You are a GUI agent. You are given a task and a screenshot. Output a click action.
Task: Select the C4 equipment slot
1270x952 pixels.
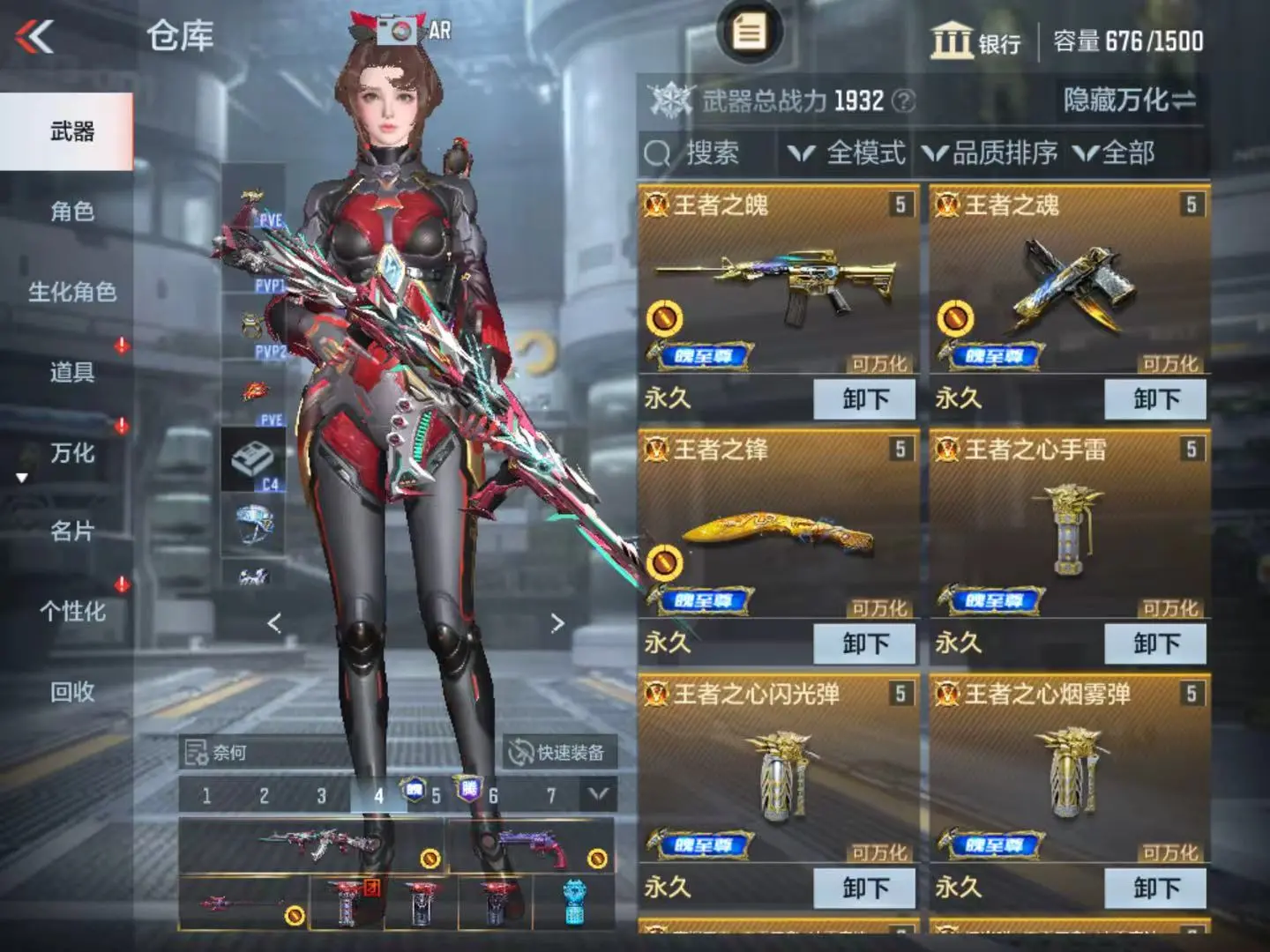coord(252,460)
